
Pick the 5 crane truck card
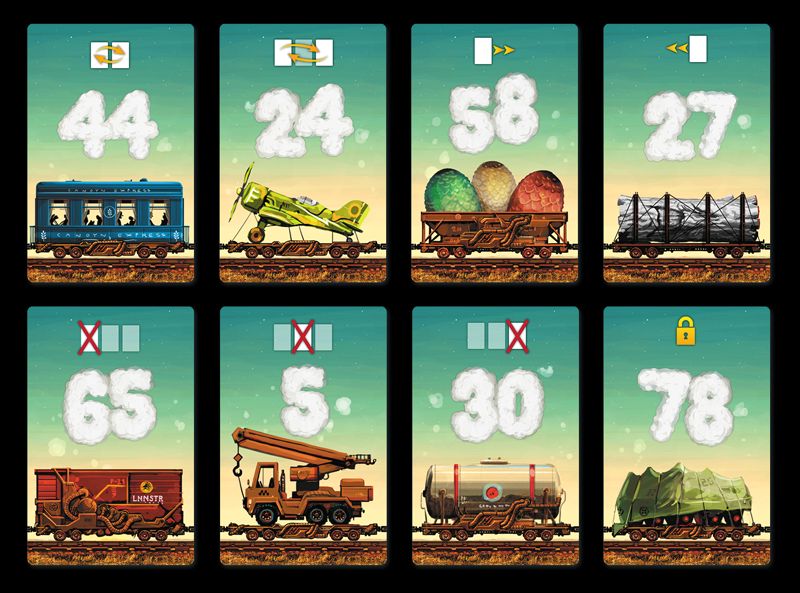[302, 437]
